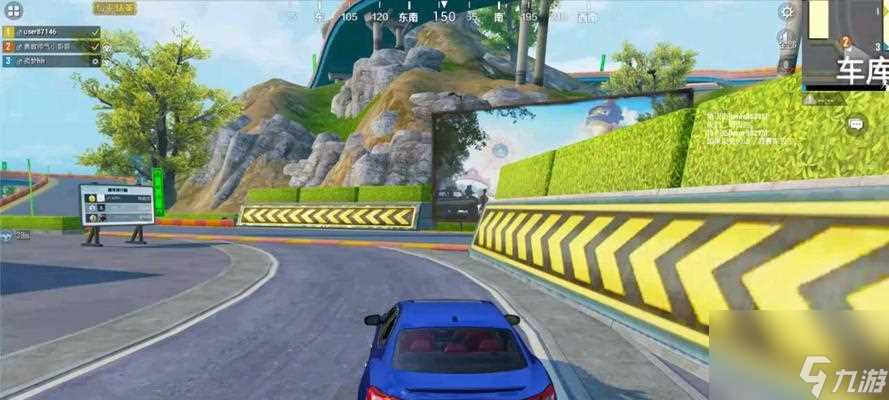Tap the yellow label at the top
This screenshot has width=889, height=400.
click(x=116, y=7)
